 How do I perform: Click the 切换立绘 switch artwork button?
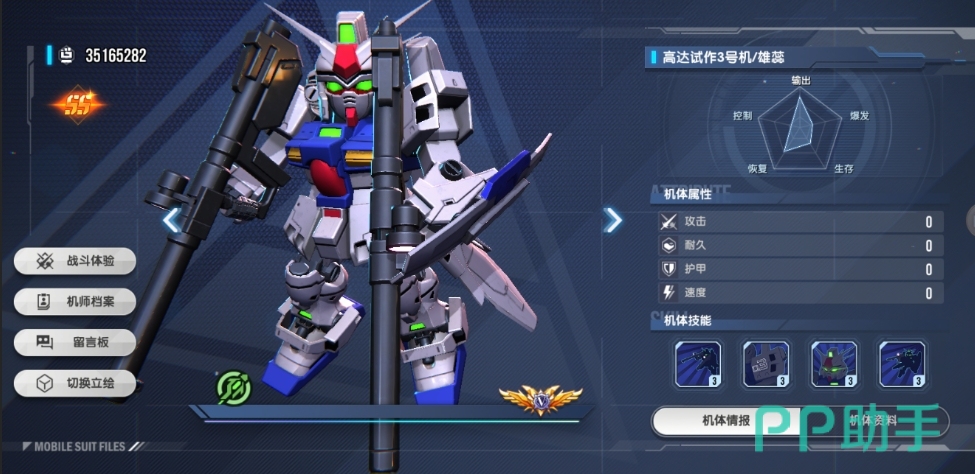(73, 383)
